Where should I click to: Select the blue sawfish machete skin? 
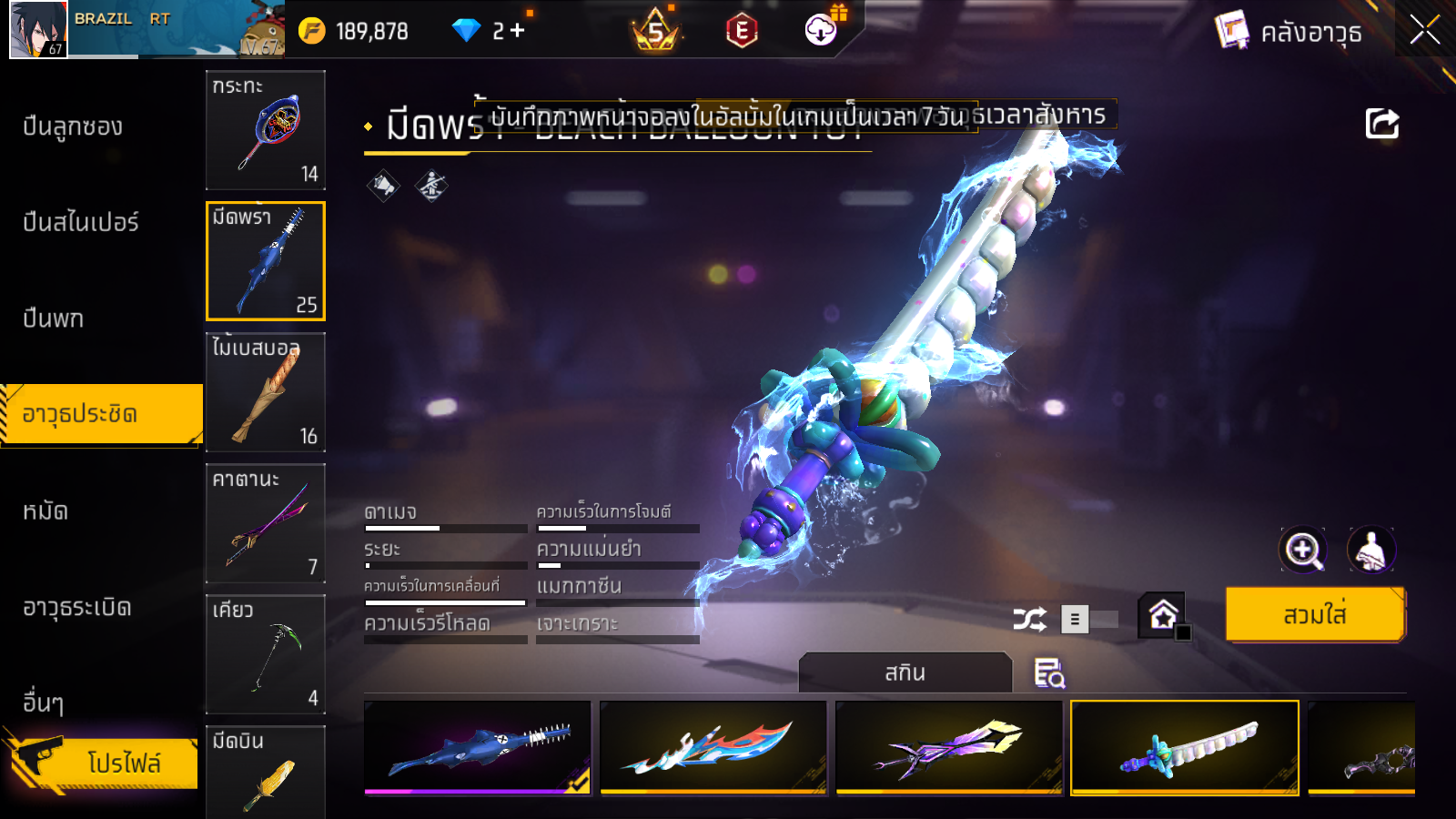pos(478,747)
